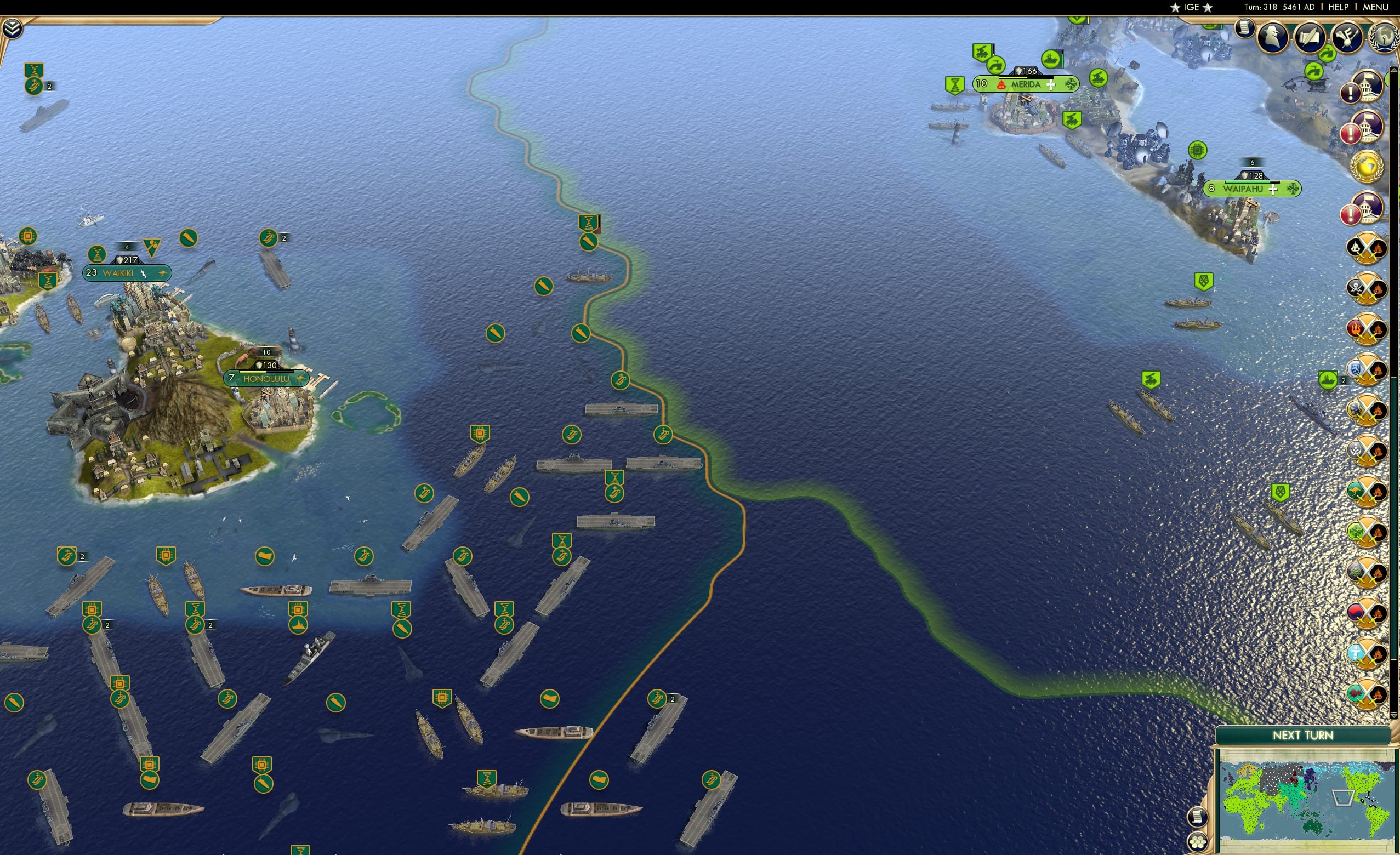The height and width of the screenshot is (855, 1400).
Task: Open the World Congress medal icon labeled 1
Action: [1385, 38]
